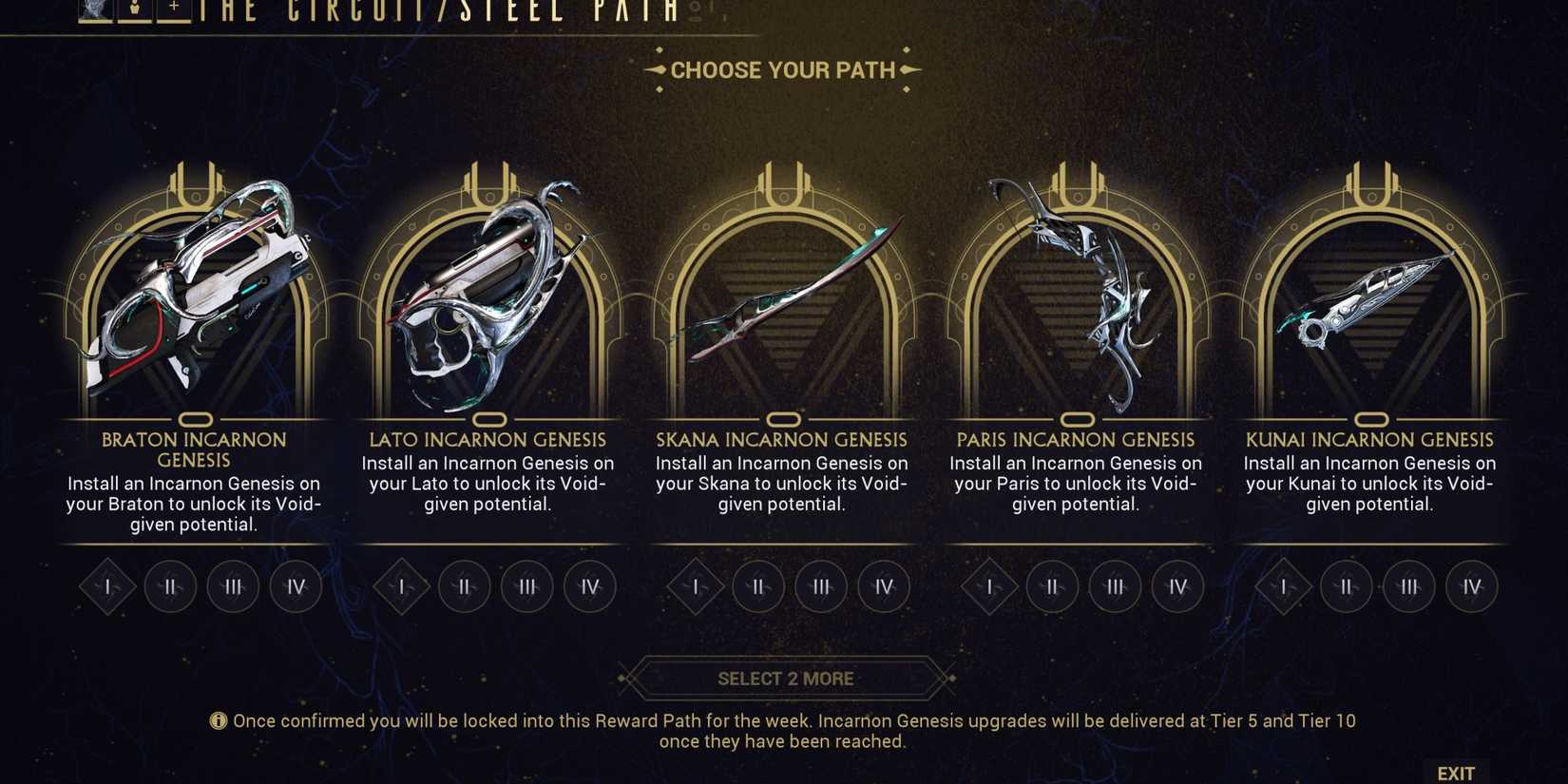Select tier IV under Kunai Incarnon Genesis
Screen dimensions: 1568x784
1471,587
